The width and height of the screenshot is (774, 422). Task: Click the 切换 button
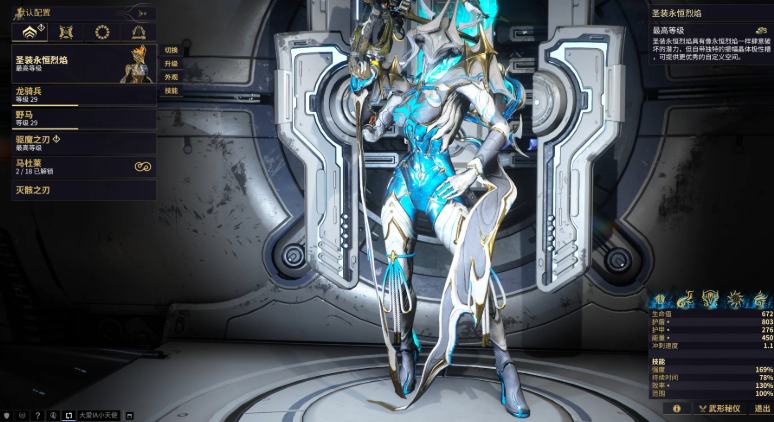(171, 49)
